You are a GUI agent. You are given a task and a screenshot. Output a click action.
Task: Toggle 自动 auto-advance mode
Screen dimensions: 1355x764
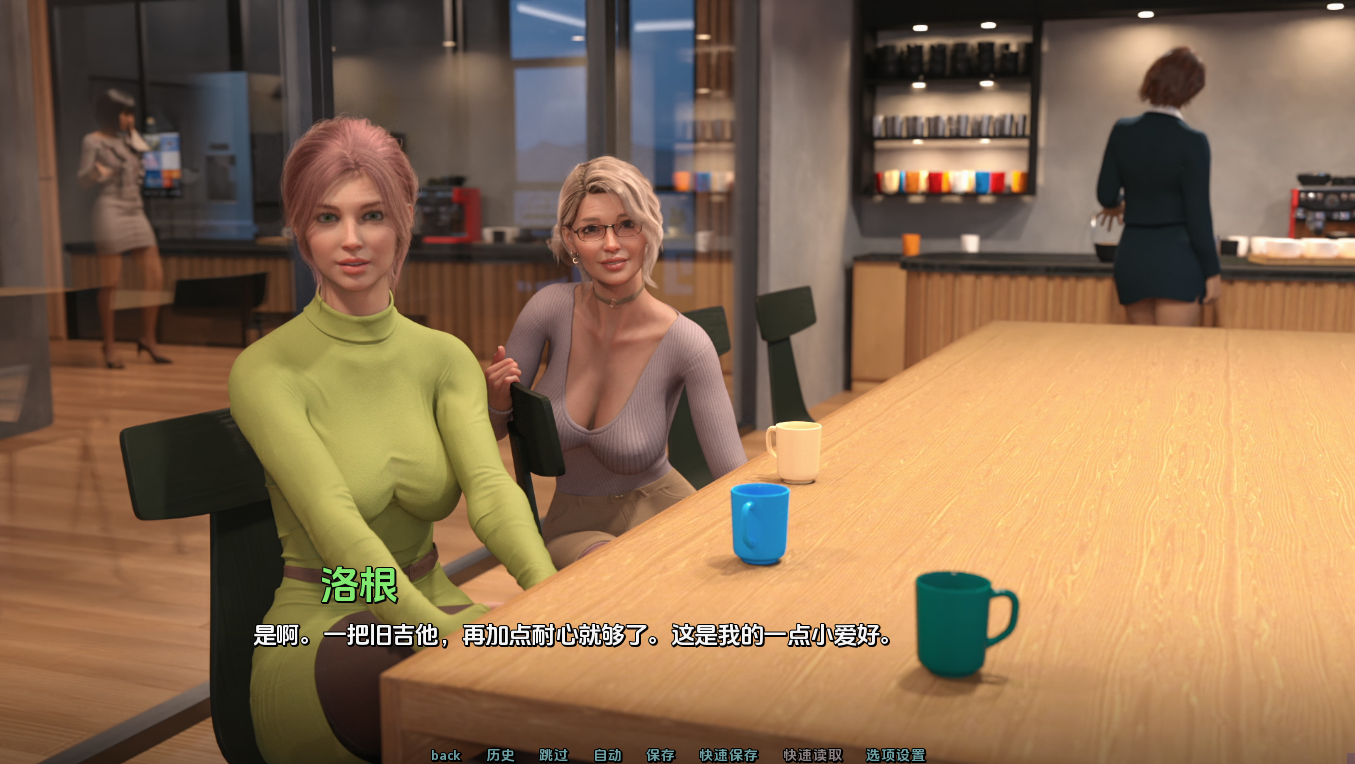click(607, 756)
